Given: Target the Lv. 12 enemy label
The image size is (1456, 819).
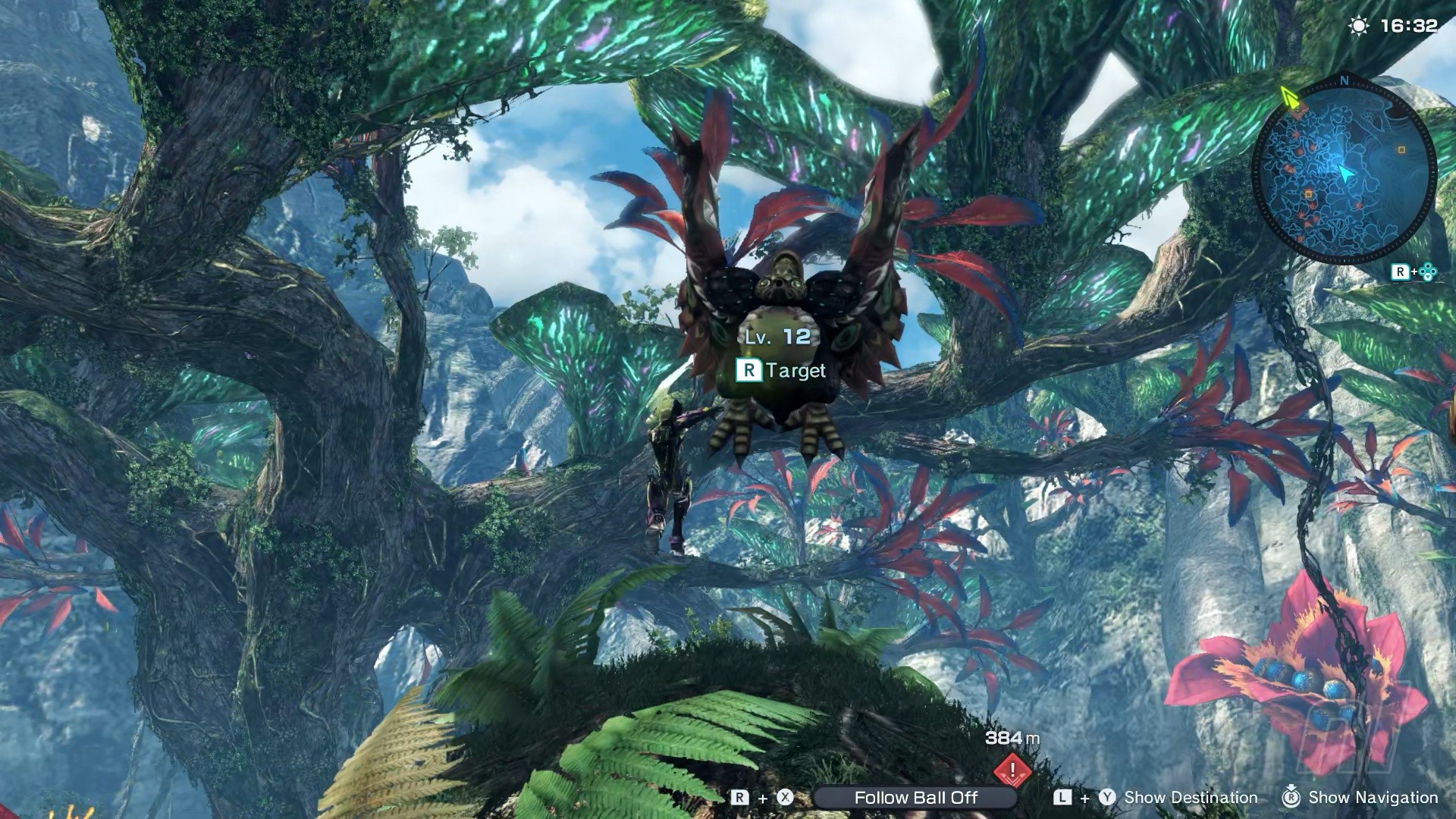Looking at the screenshot, I should pos(778,337).
